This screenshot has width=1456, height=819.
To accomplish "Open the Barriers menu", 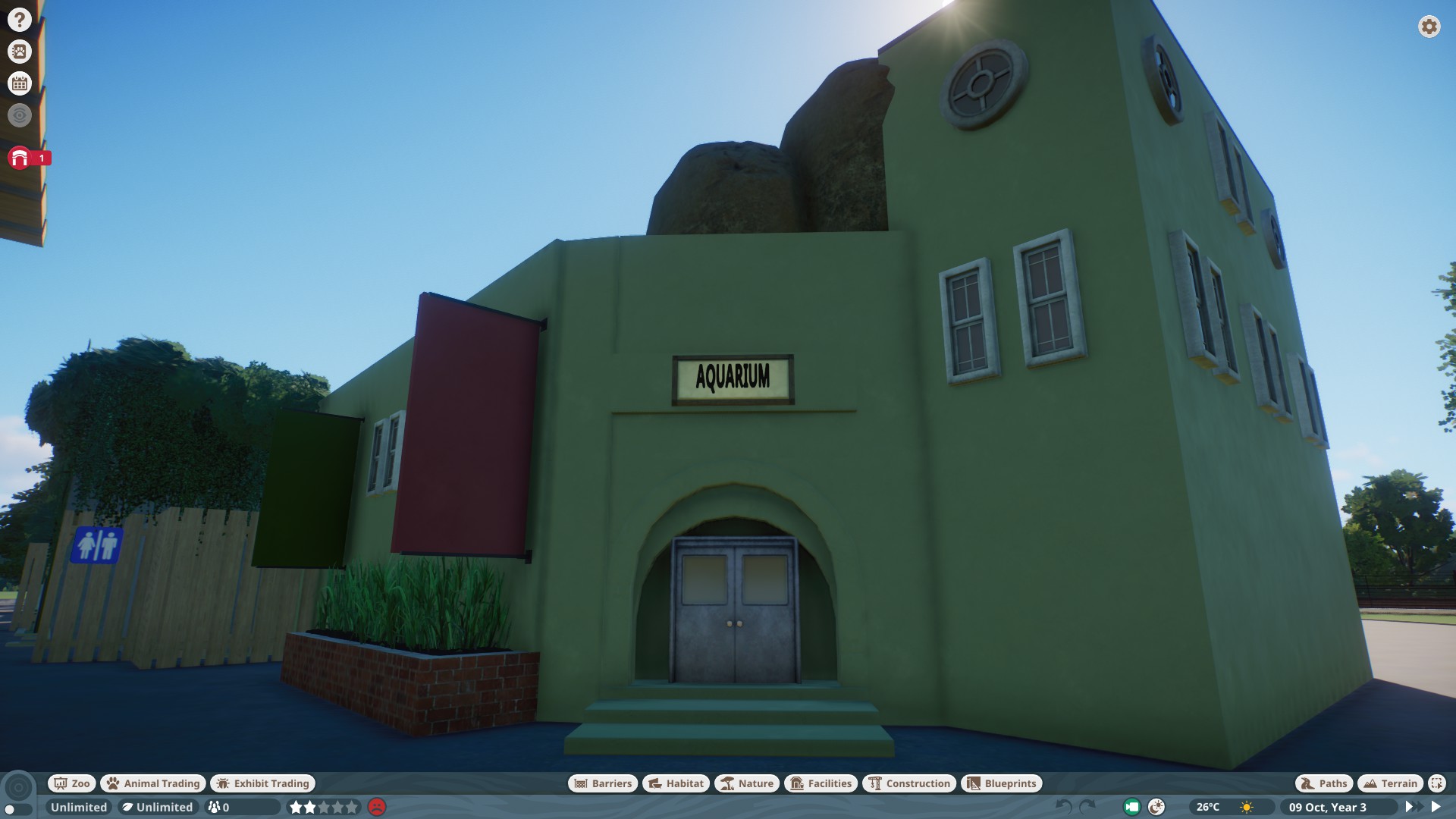I will pos(601,783).
